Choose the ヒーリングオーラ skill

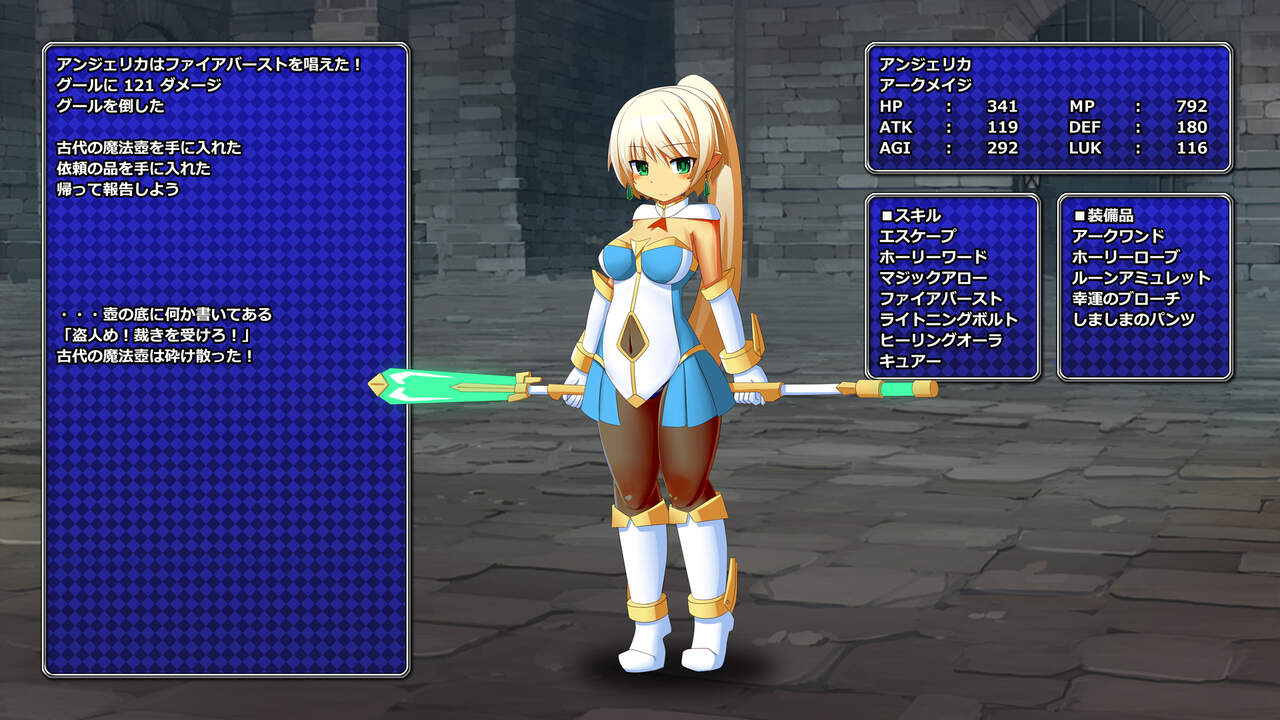pos(941,341)
